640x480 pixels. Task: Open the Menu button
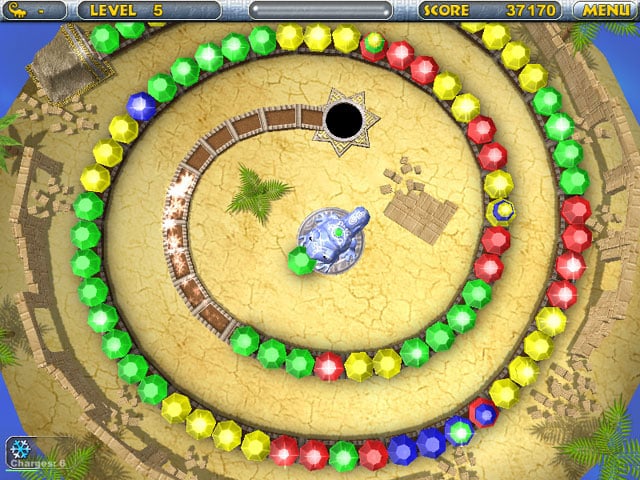(x=606, y=10)
